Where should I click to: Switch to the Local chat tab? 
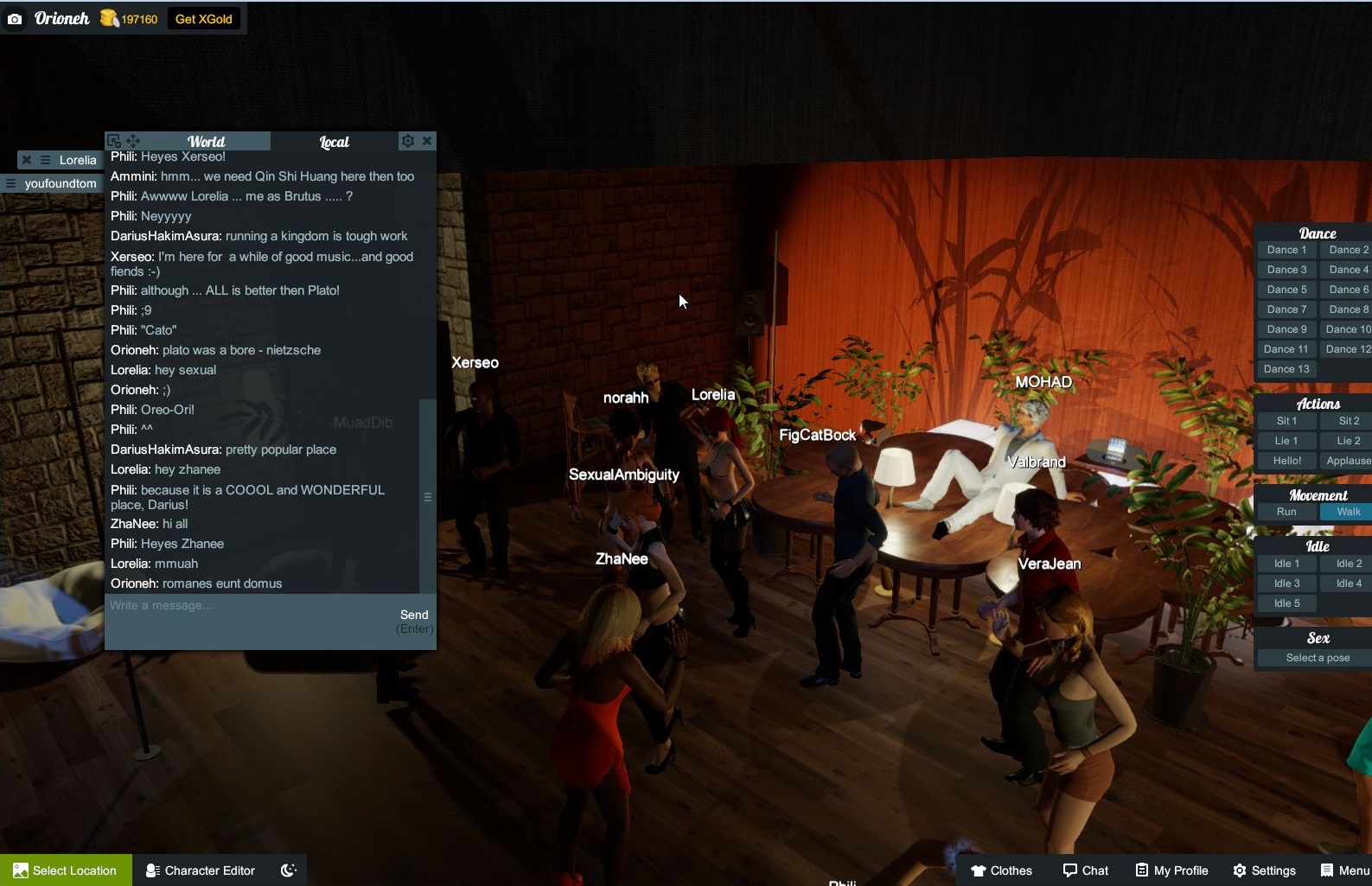click(335, 141)
